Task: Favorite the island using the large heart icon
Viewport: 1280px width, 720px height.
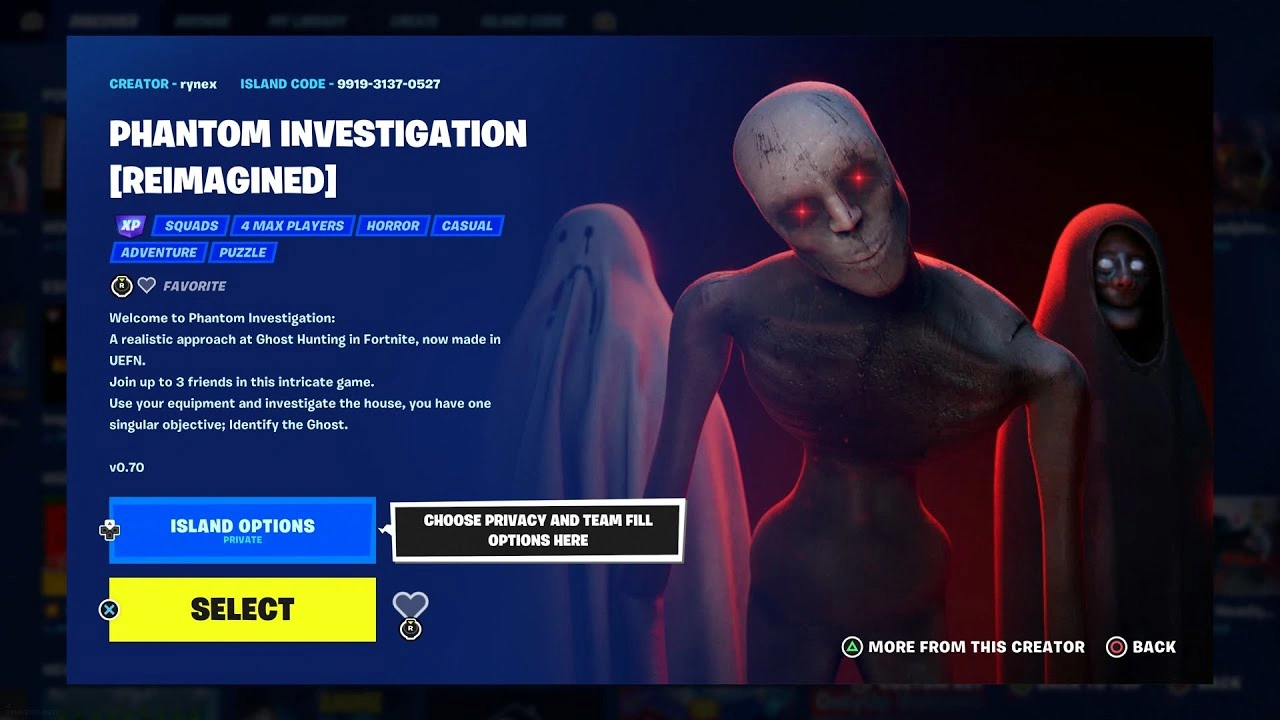Action: point(410,605)
